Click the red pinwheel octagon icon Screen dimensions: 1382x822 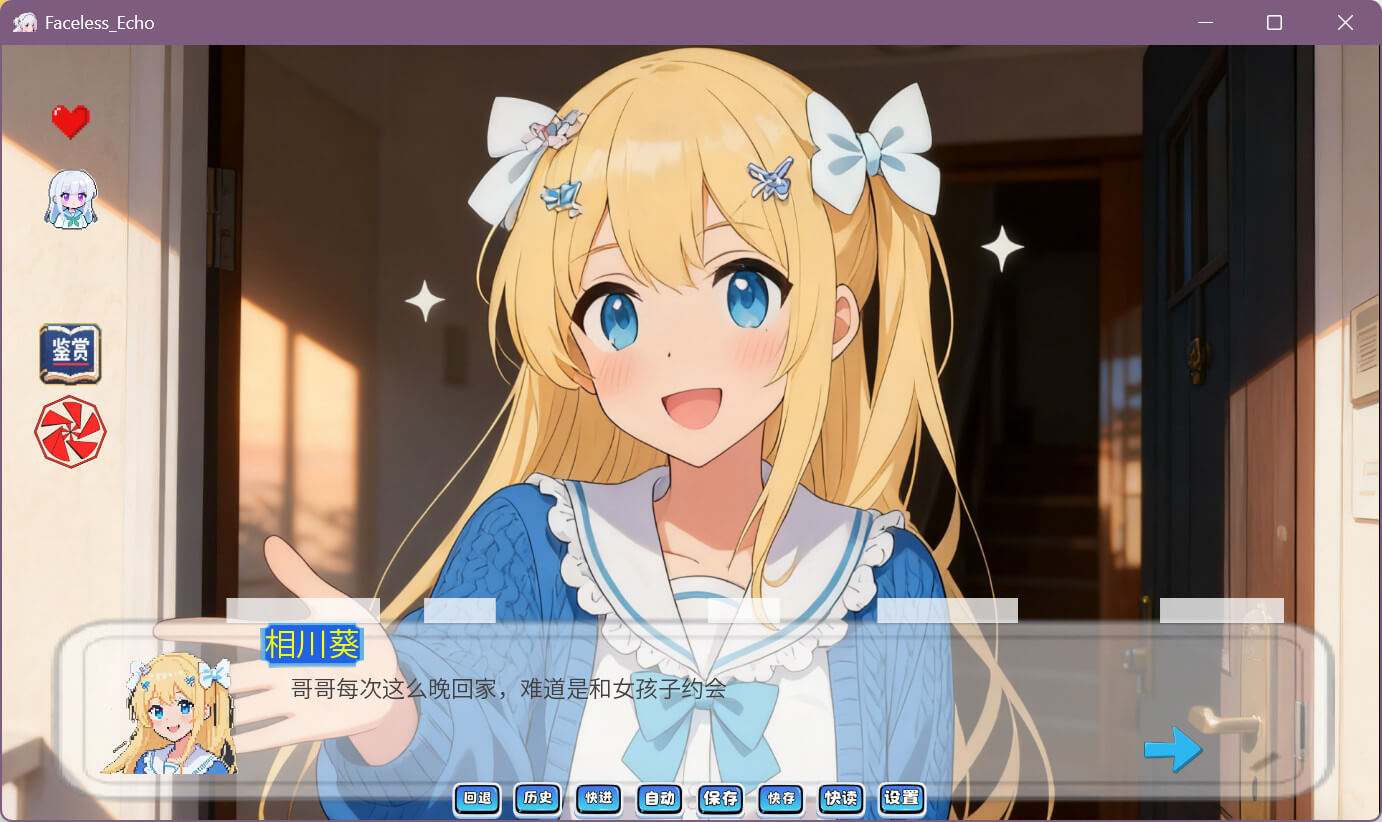[x=70, y=432]
